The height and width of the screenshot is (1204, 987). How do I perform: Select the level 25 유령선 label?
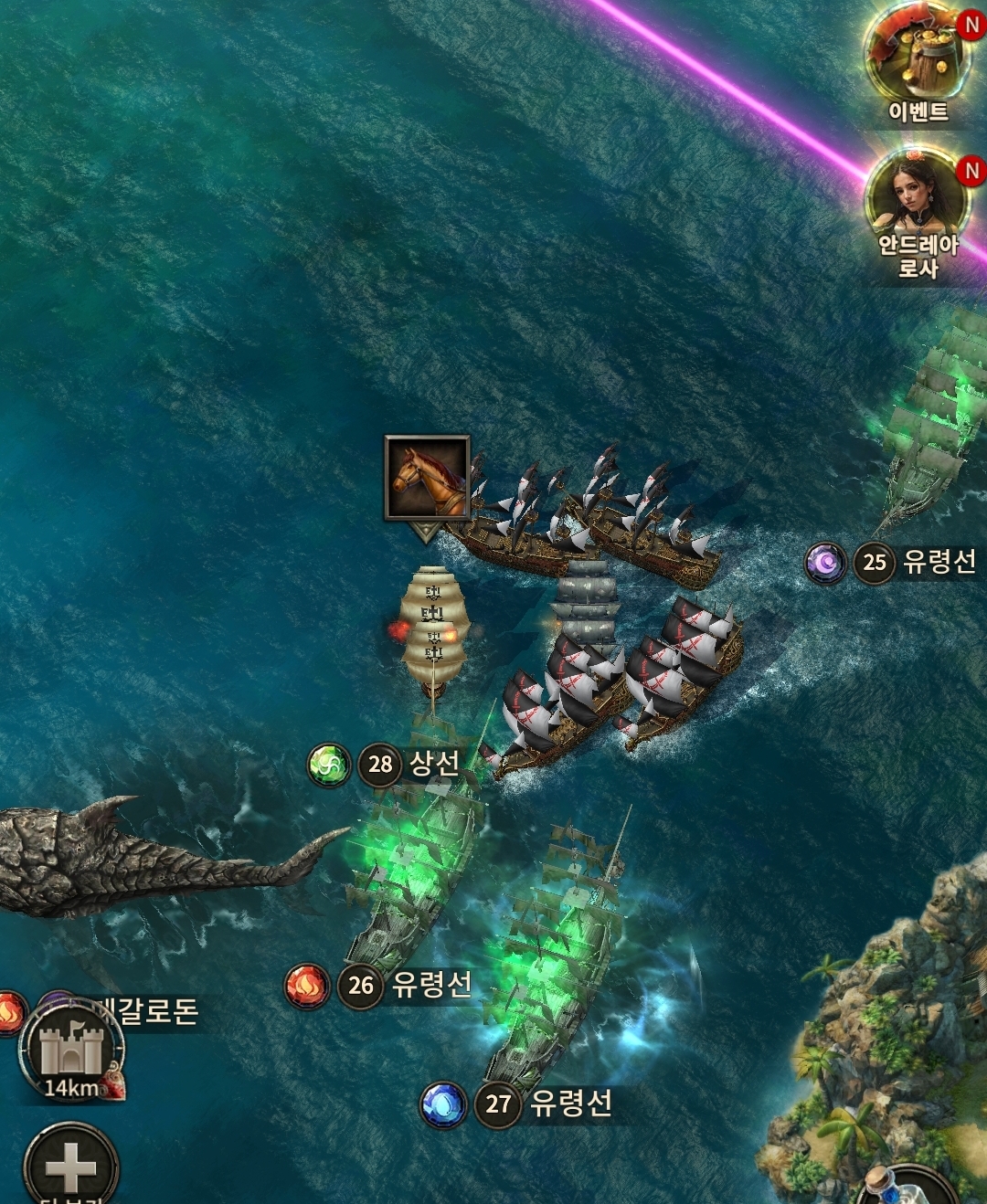(x=917, y=561)
